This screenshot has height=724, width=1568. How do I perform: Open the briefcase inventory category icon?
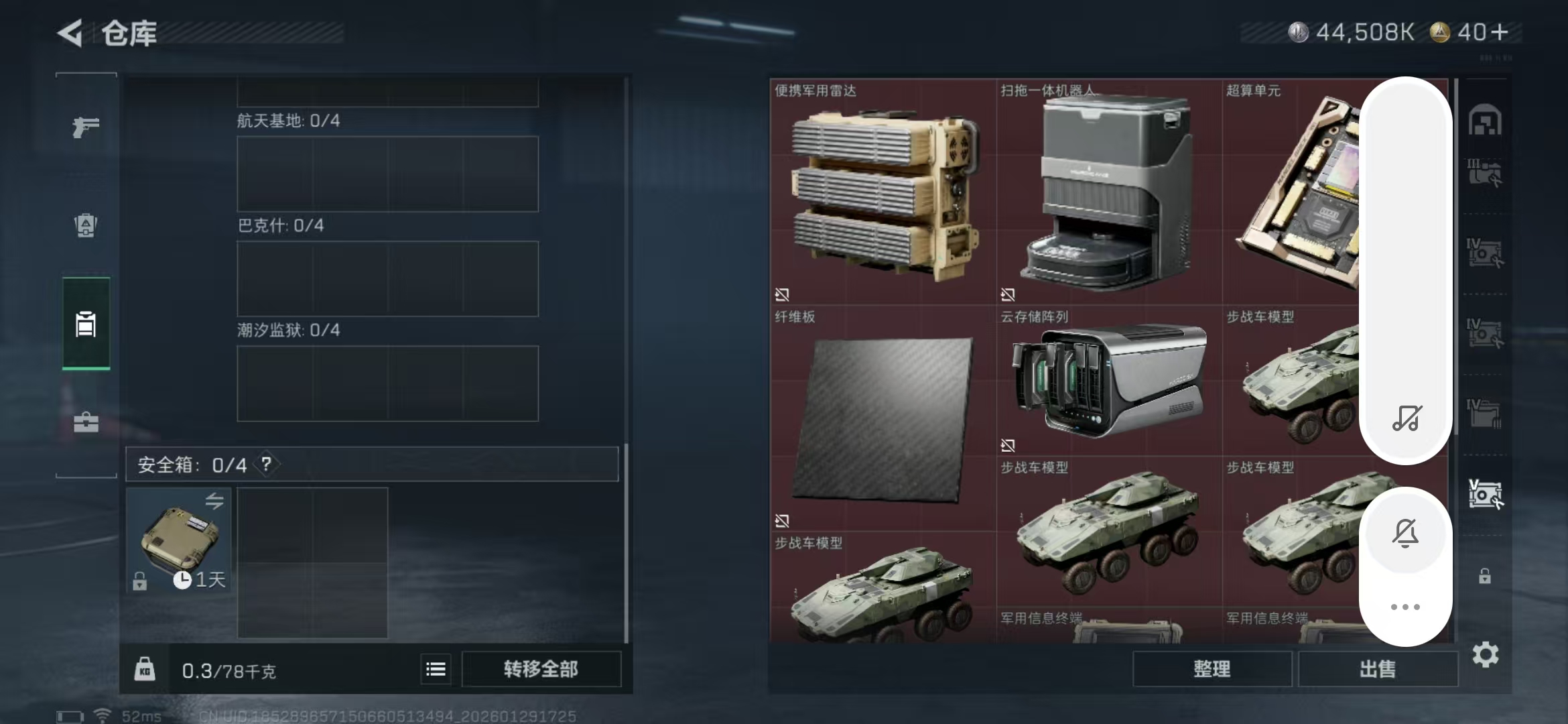click(x=86, y=422)
